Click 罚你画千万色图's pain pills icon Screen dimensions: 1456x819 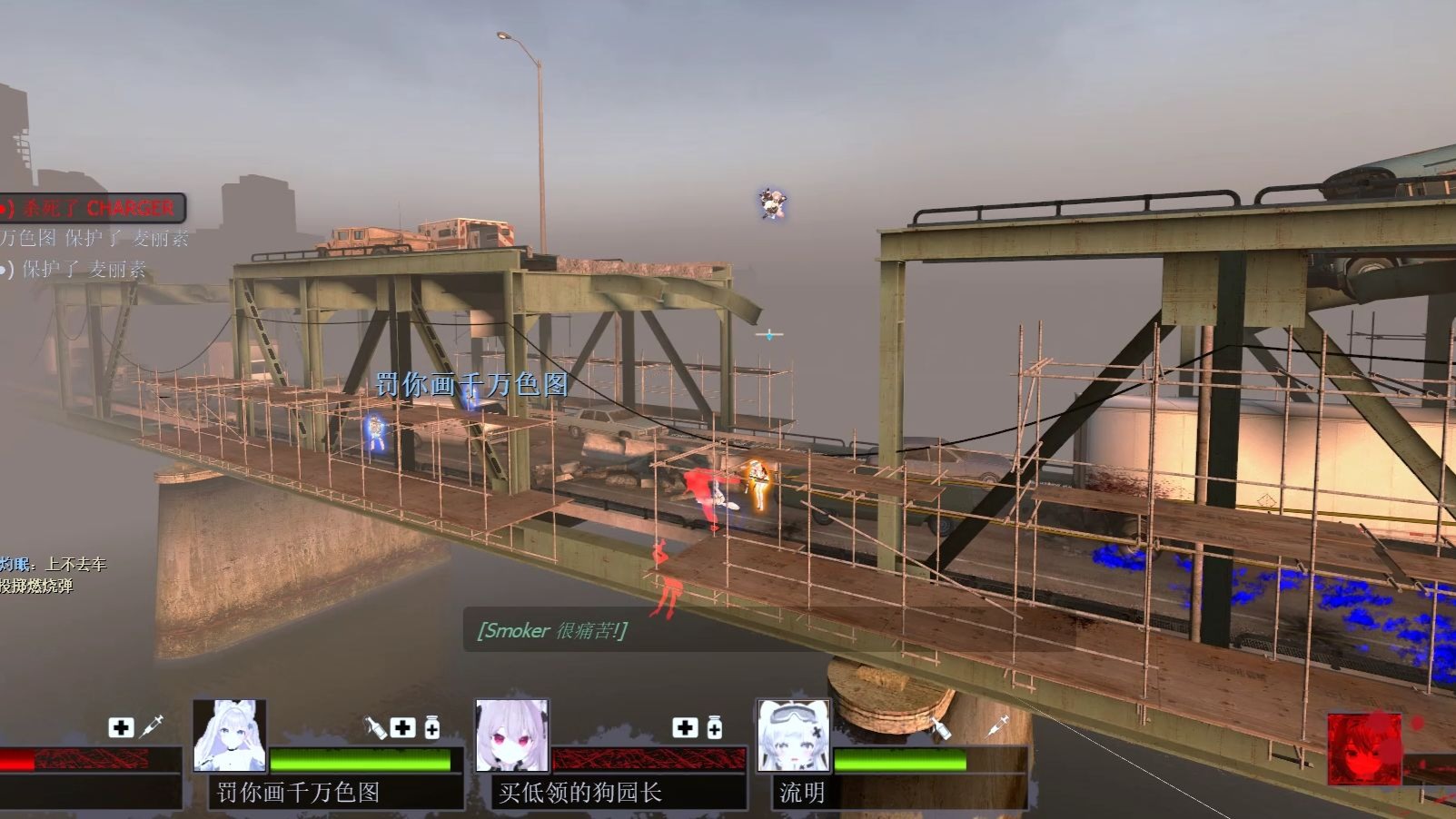(432, 727)
